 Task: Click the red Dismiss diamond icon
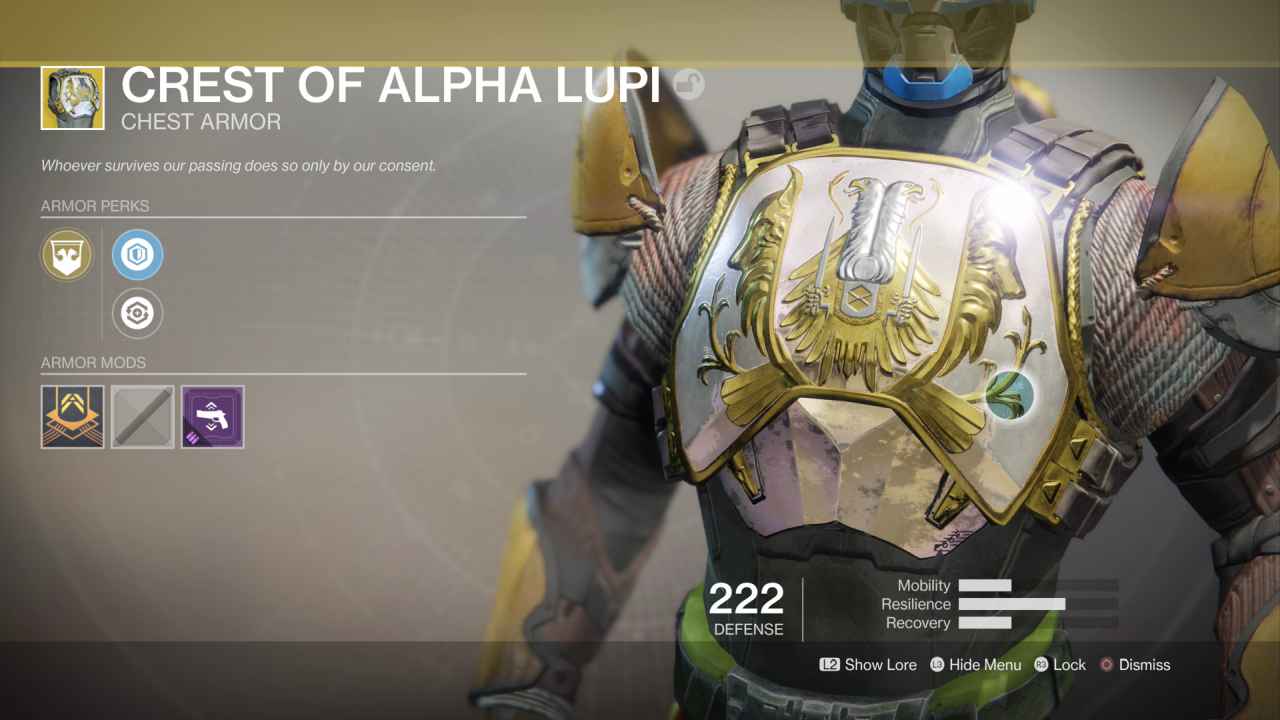point(1106,664)
